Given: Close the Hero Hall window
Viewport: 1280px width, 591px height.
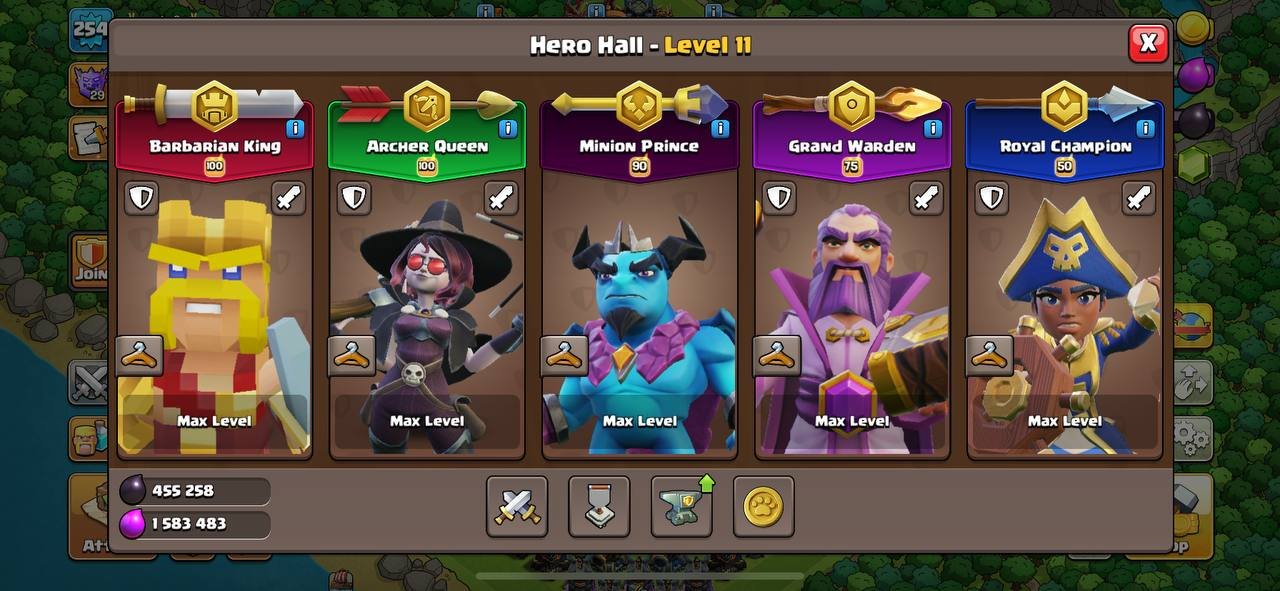Looking at the screenshot, I should coord(1148,43).
